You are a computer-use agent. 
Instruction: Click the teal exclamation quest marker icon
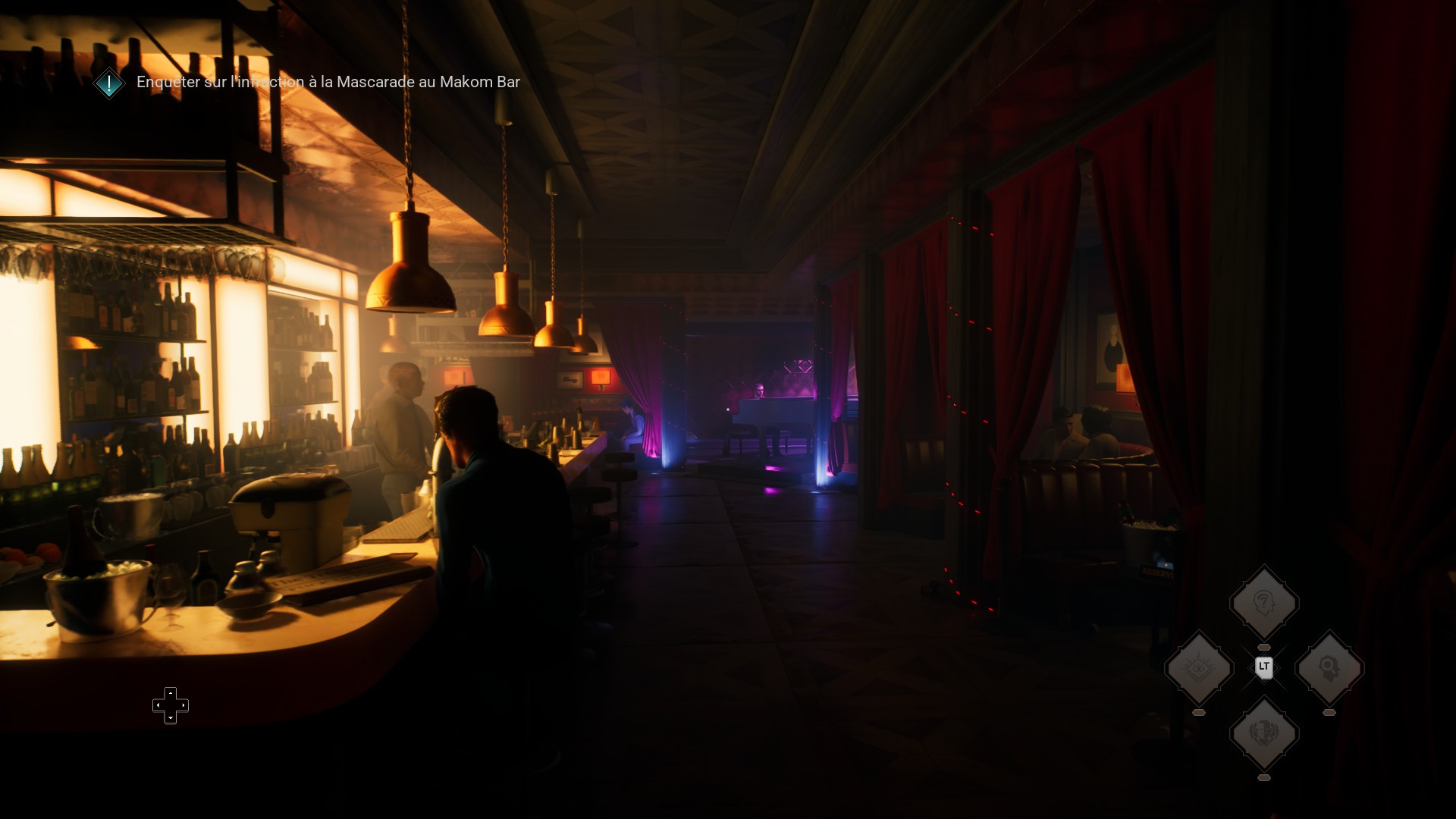(x=109, y=83)
